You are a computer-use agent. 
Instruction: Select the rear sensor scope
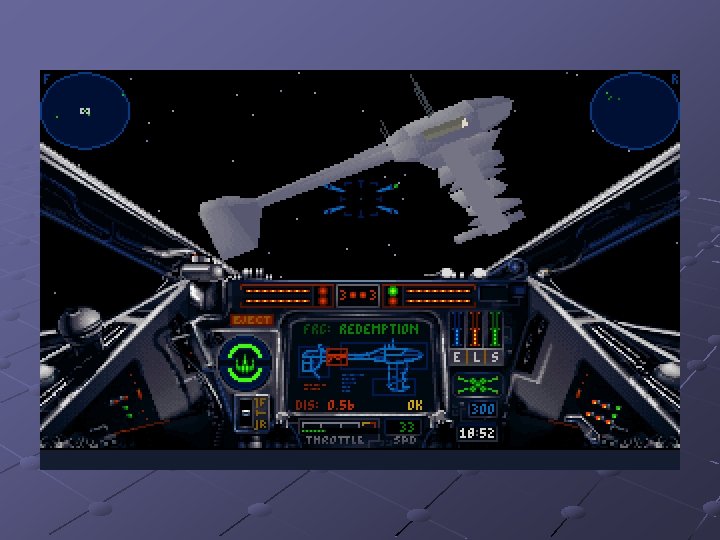coord(634,110)
